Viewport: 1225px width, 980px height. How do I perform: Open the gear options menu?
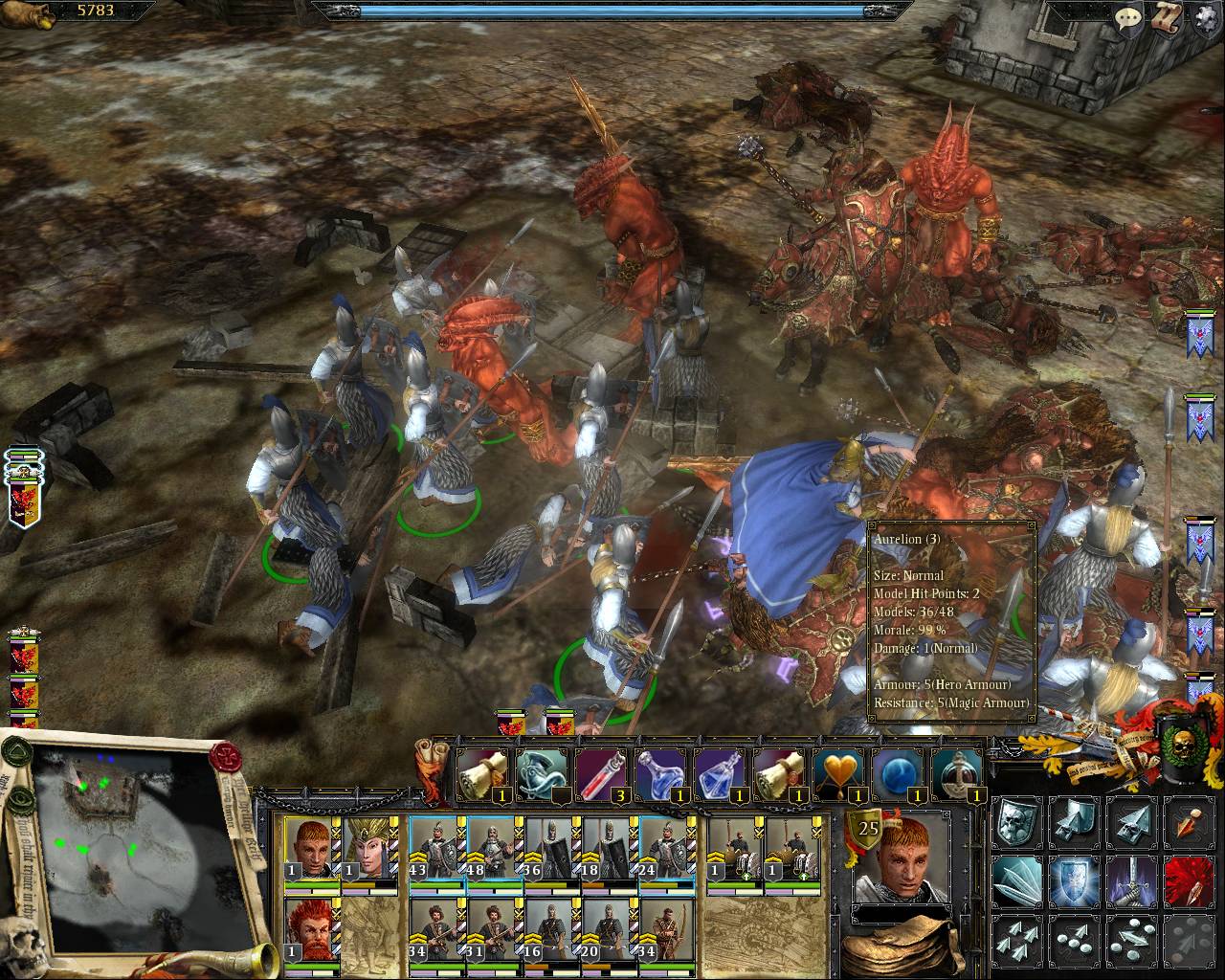(x=1205, y=18)
